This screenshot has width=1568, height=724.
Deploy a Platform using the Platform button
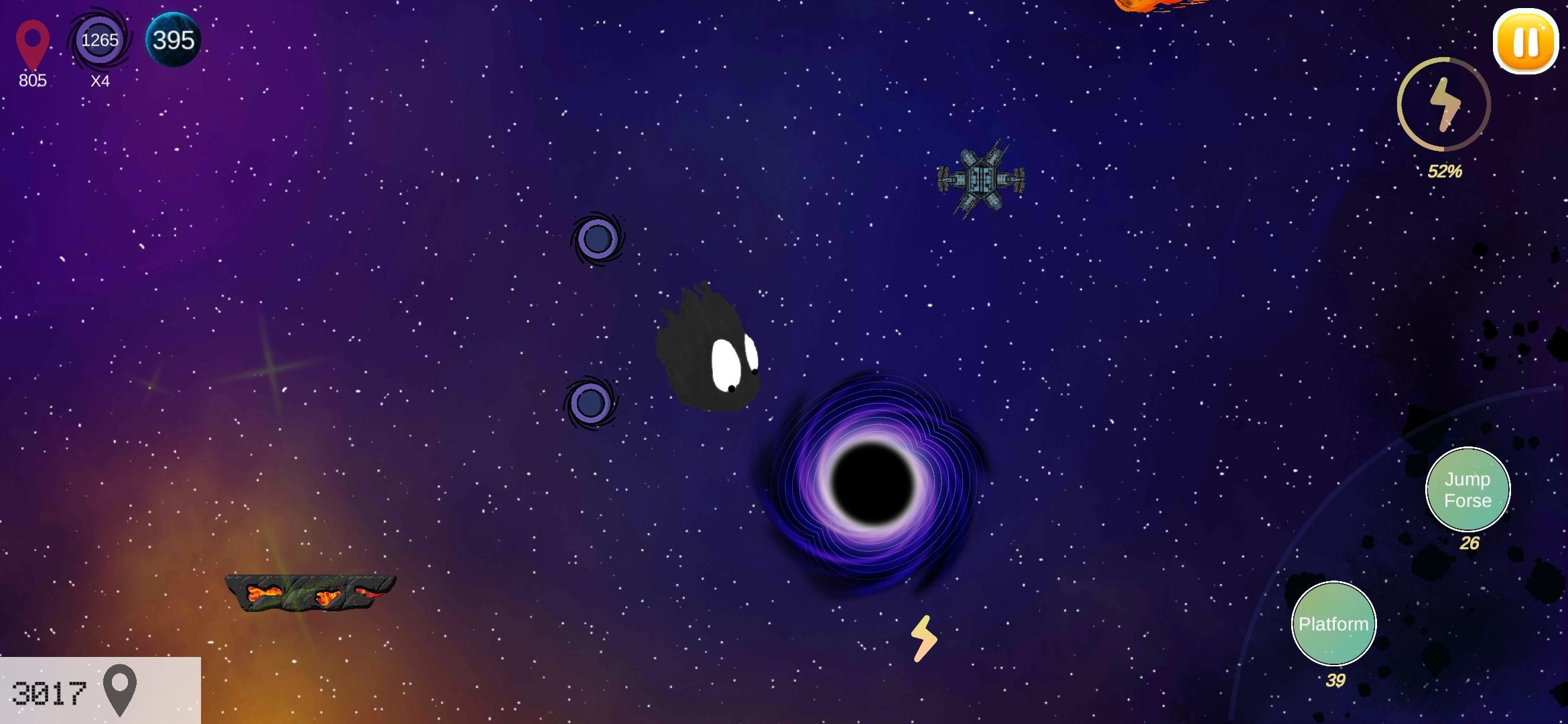pyautogui.click(x=1333, y=623)
